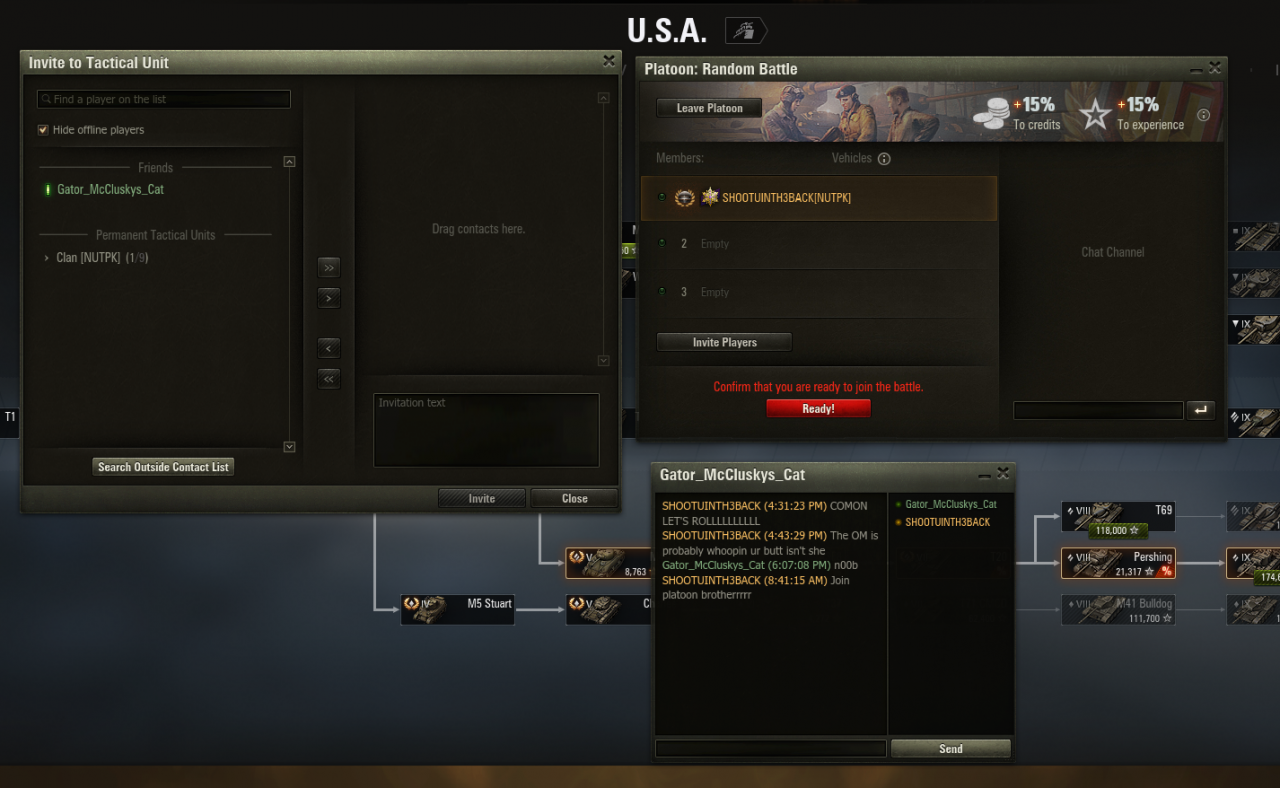Close the Platoon: Random Battle window
This screenshot has width=1280, height=788.
1214,68
